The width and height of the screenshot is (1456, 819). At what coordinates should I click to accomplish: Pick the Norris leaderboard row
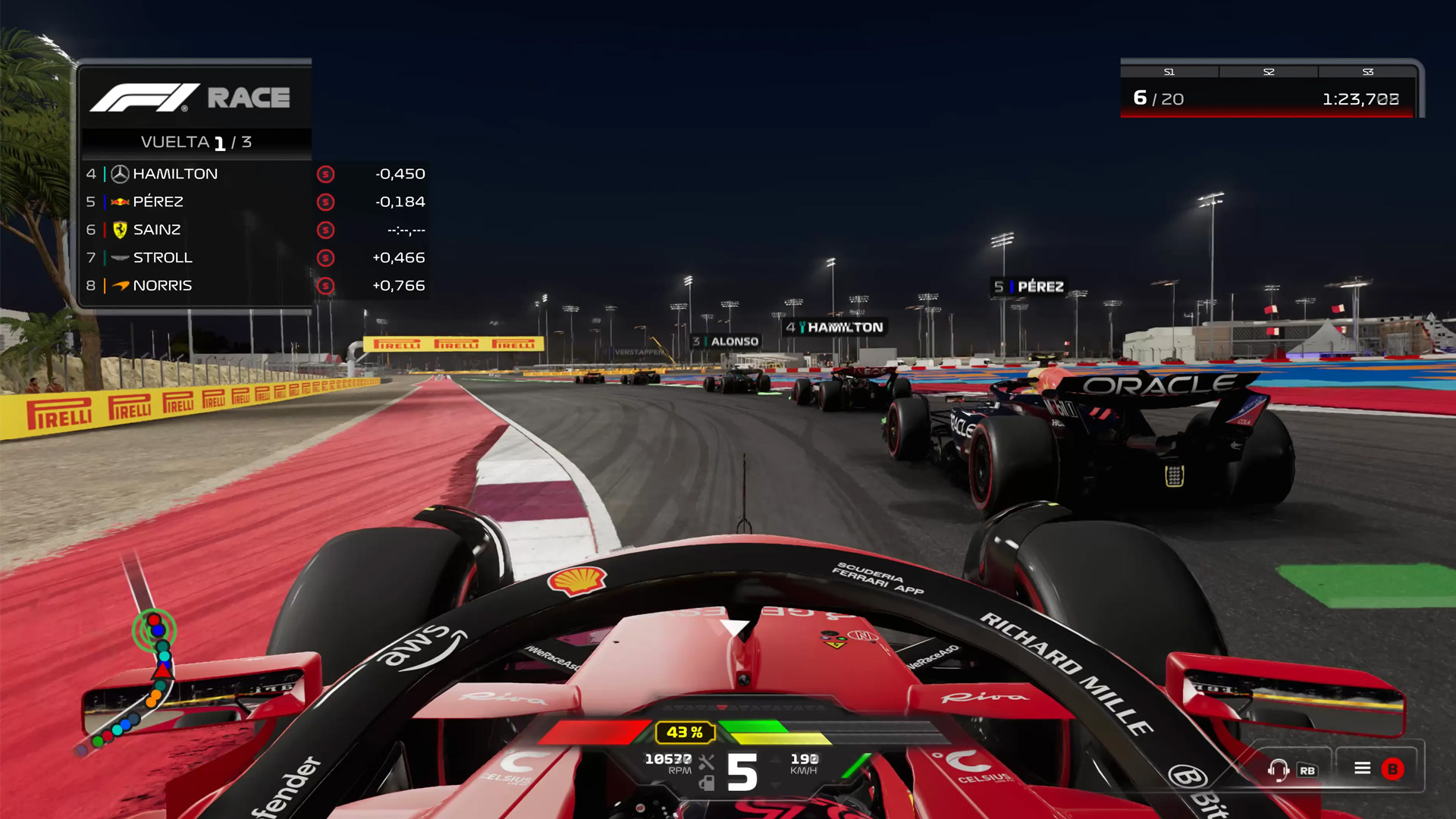coord(254,286)
